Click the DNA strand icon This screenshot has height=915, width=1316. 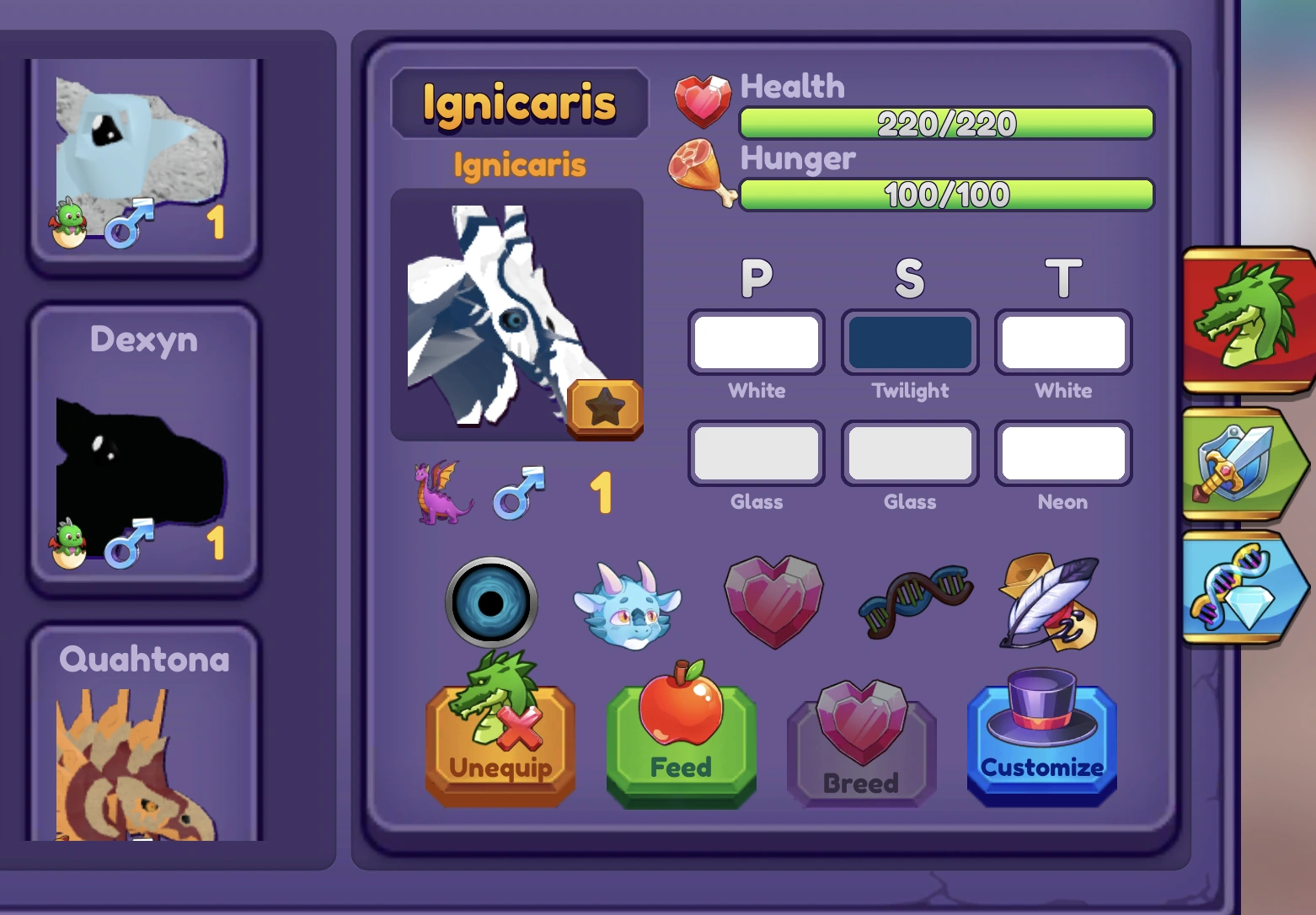pos(912,600)
